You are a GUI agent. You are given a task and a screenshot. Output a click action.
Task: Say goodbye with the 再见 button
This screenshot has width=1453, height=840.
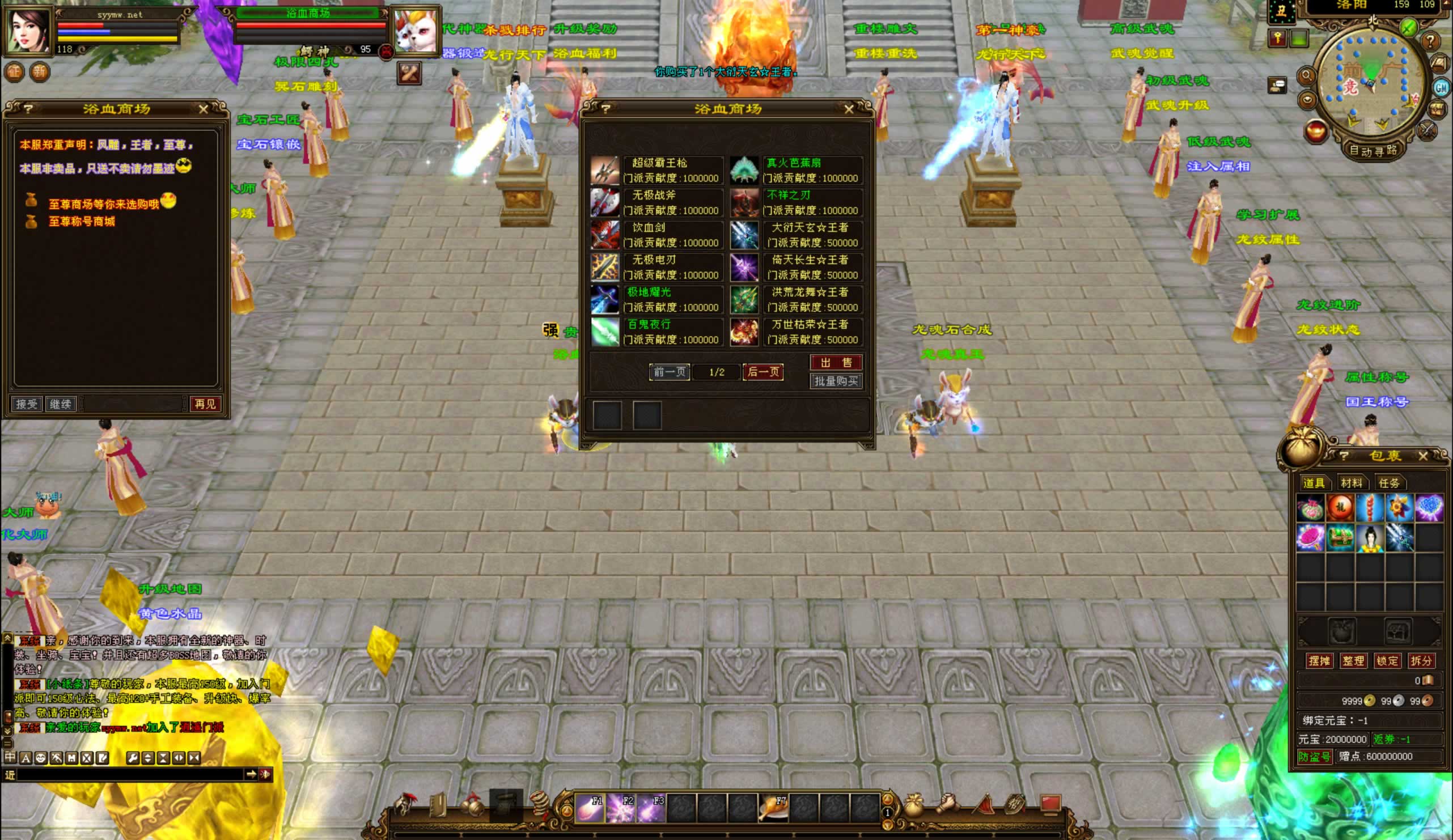pos(205,404)
